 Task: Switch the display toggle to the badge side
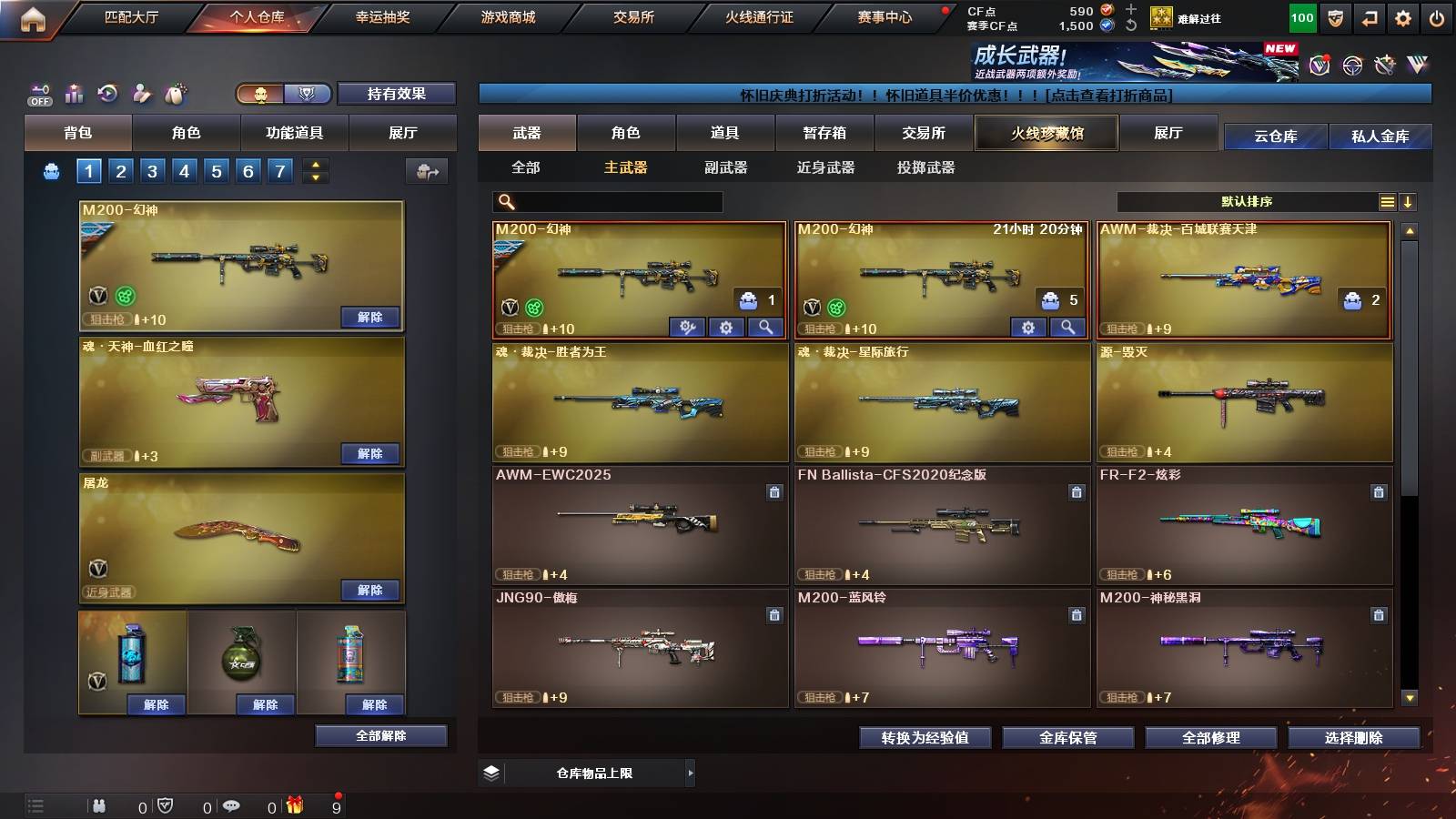click(x=308, y=94)
